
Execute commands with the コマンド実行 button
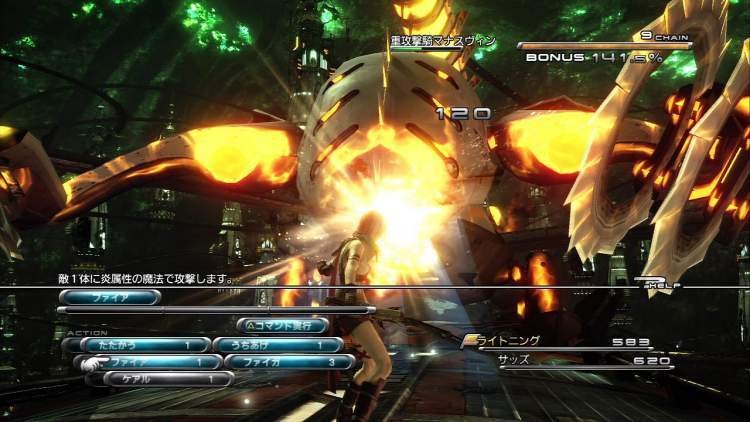point(281,325)
